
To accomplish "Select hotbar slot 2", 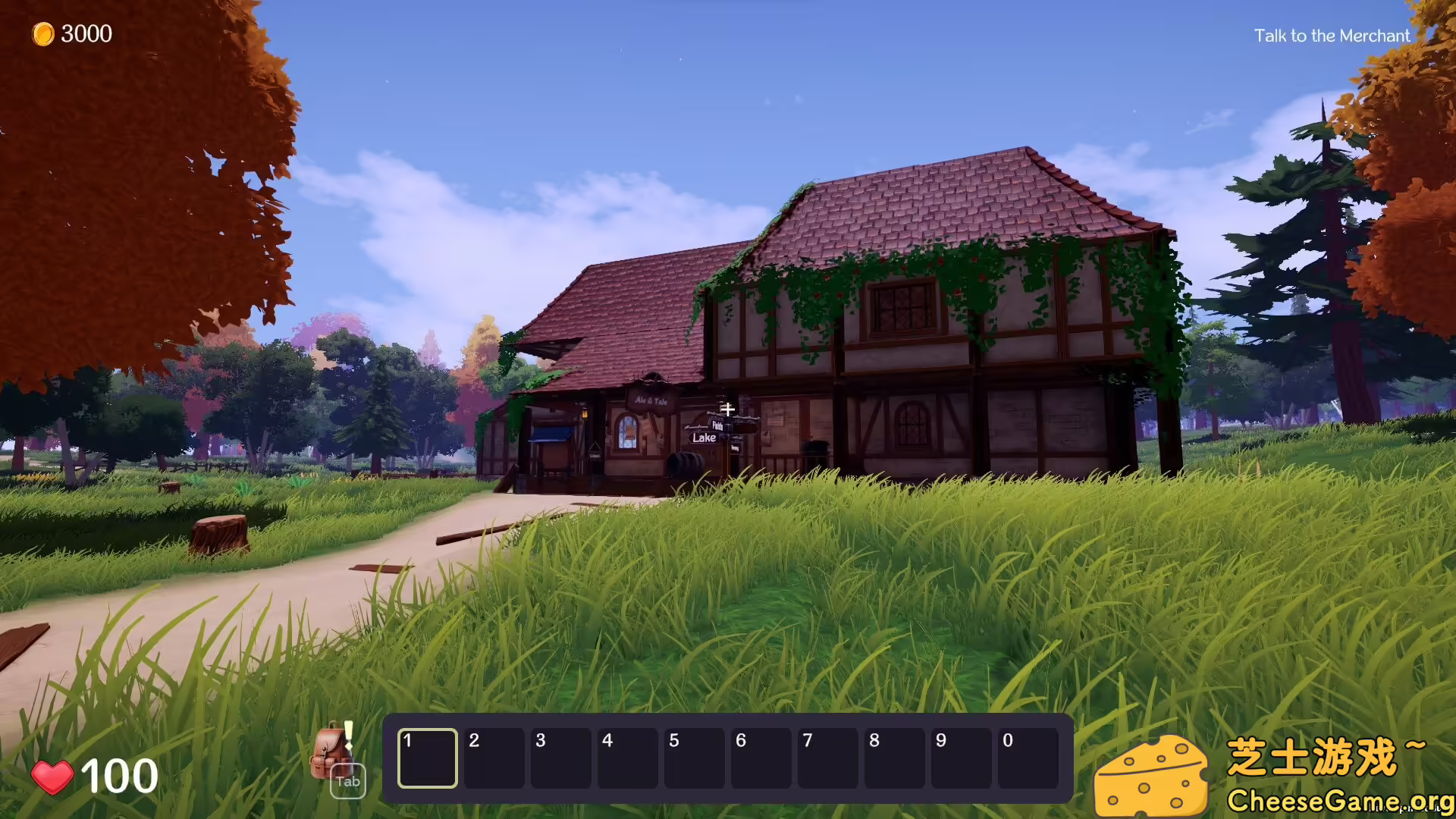I will [x=494, y=758].
